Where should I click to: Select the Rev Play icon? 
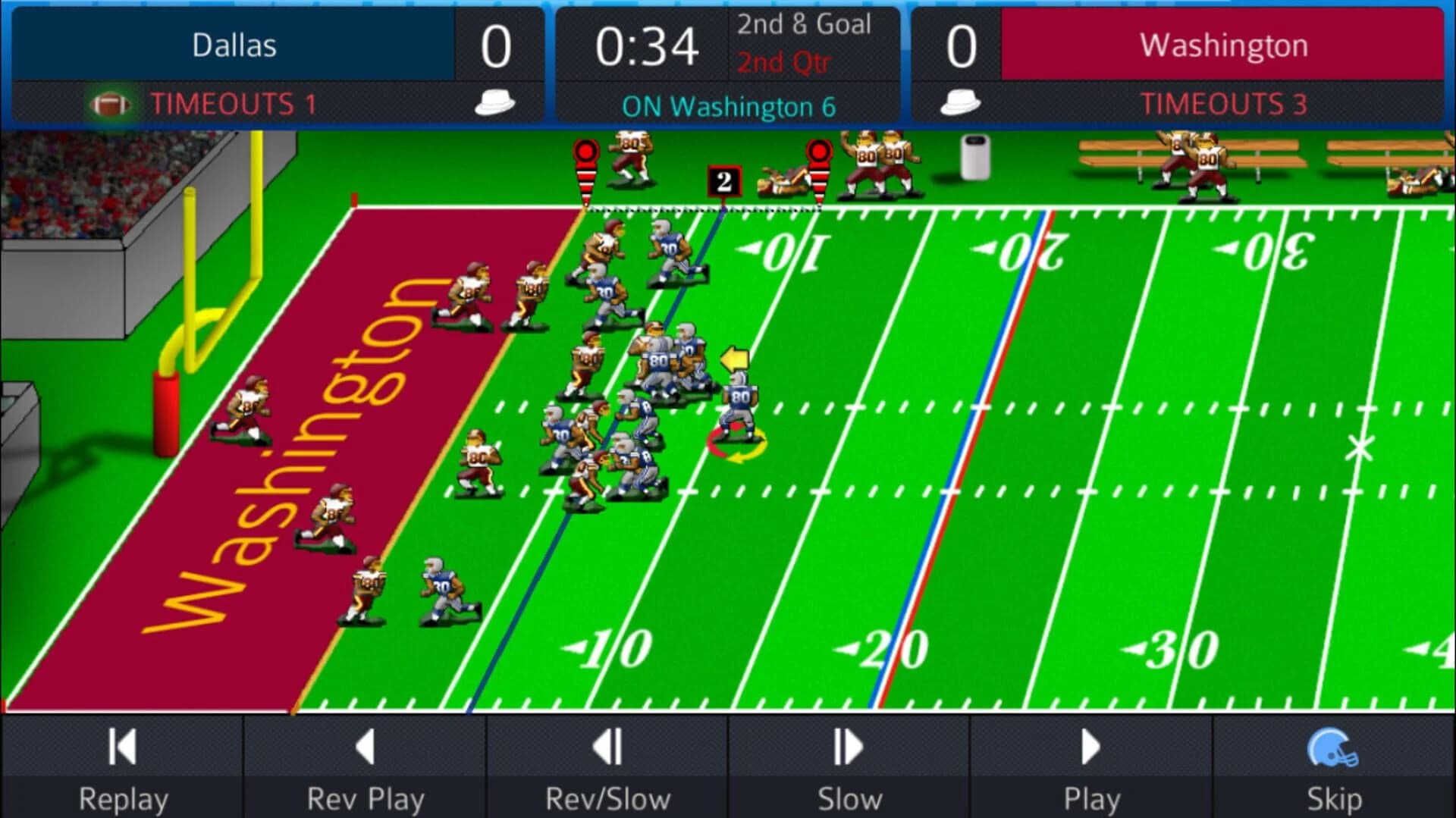tap(366, 747)
